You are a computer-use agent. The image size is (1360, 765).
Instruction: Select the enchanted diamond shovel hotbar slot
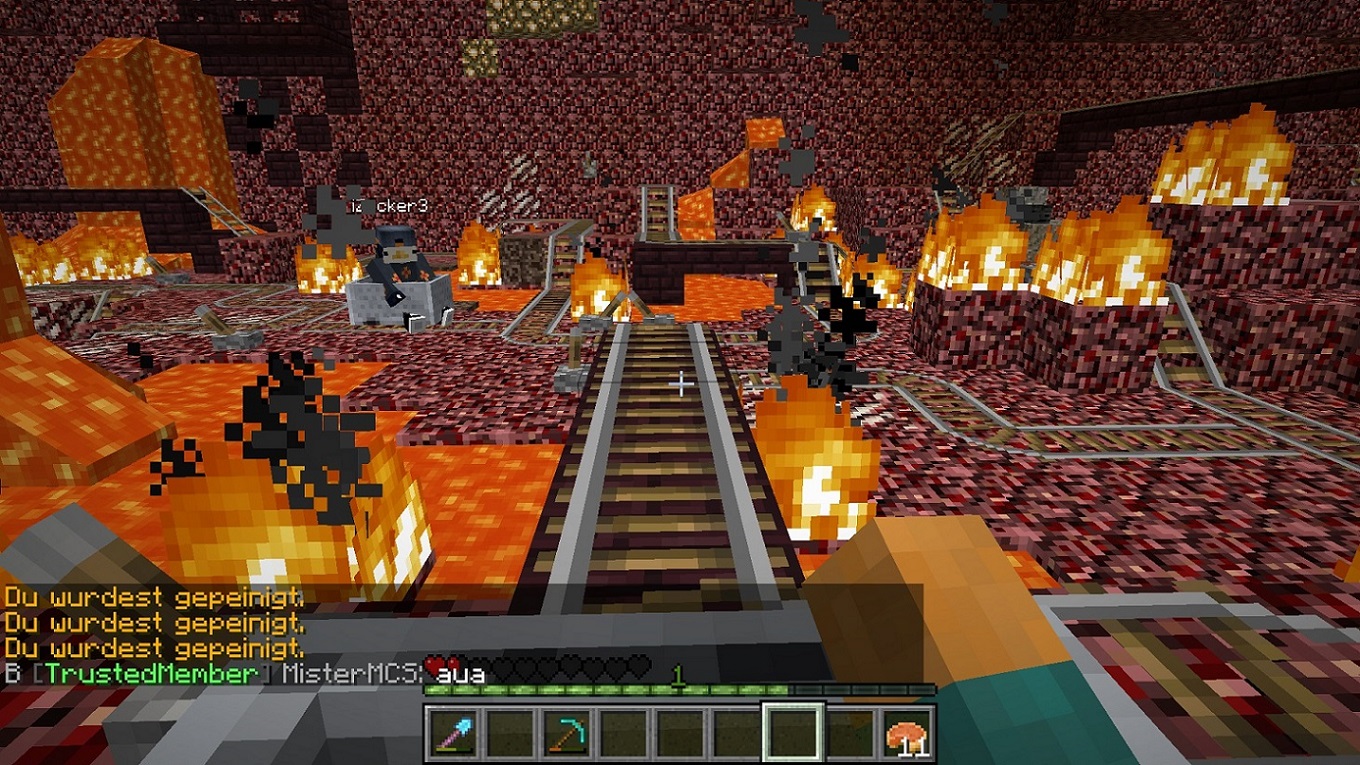pyautogui.click(x=451, y=734)
